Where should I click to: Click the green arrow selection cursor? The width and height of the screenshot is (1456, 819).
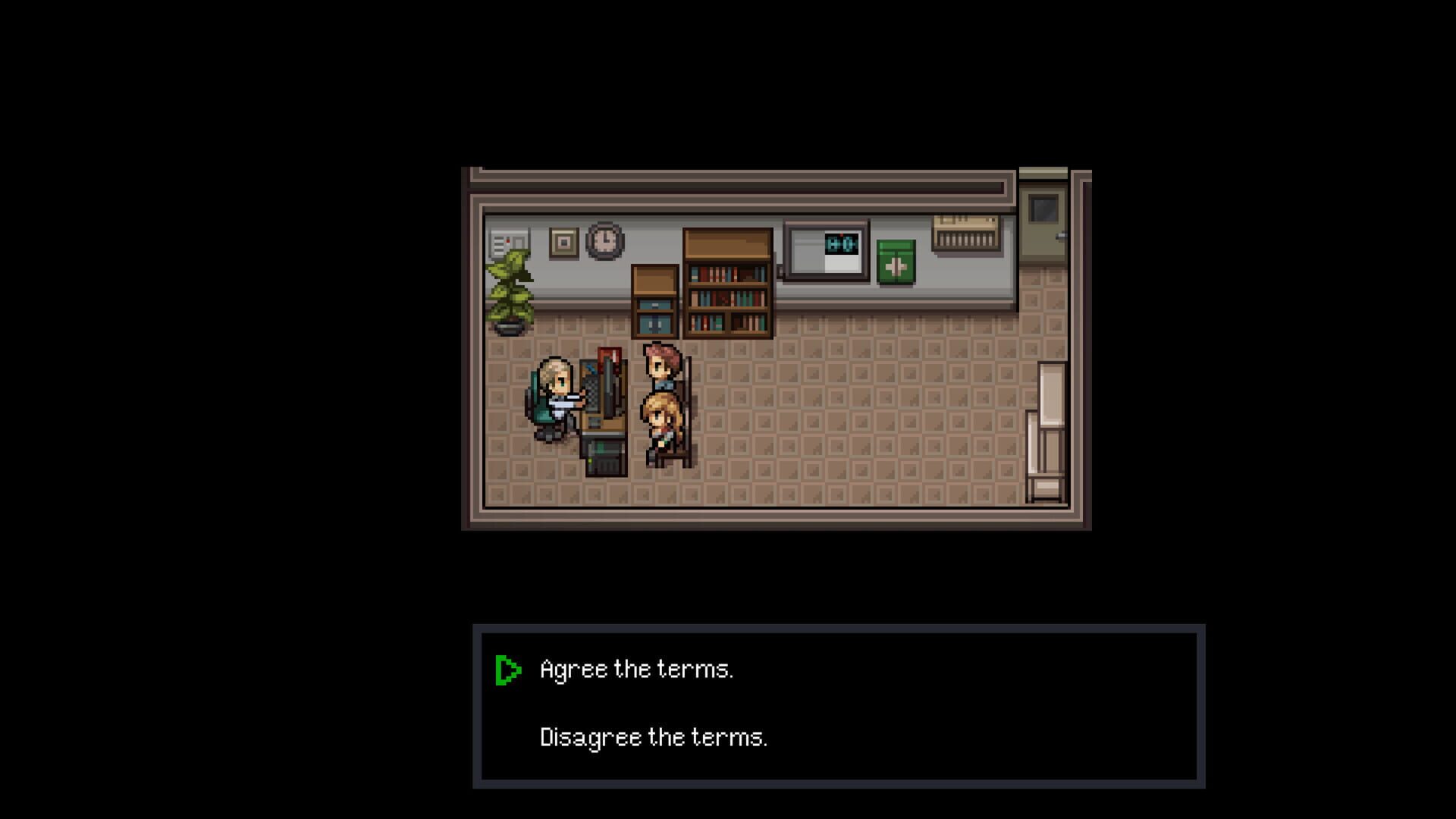click(x=509, y=669)
